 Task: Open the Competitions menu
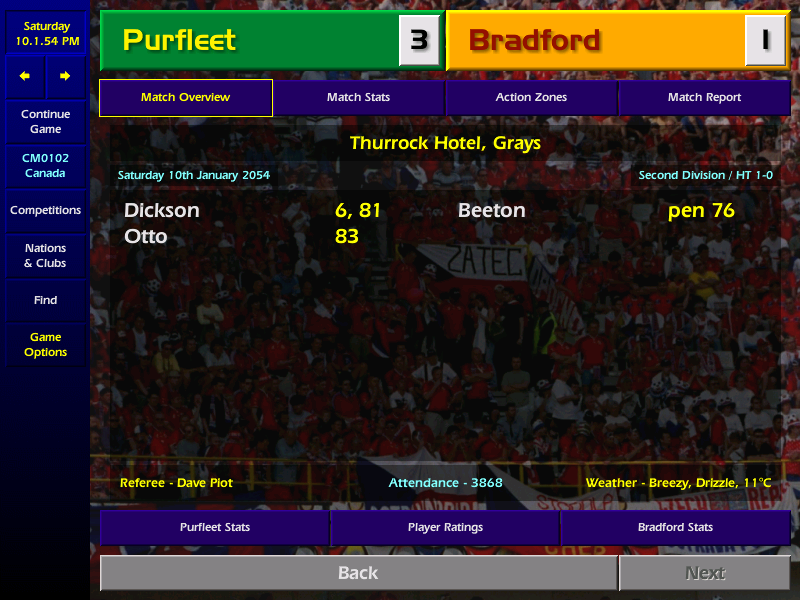(x=45, y=211)
